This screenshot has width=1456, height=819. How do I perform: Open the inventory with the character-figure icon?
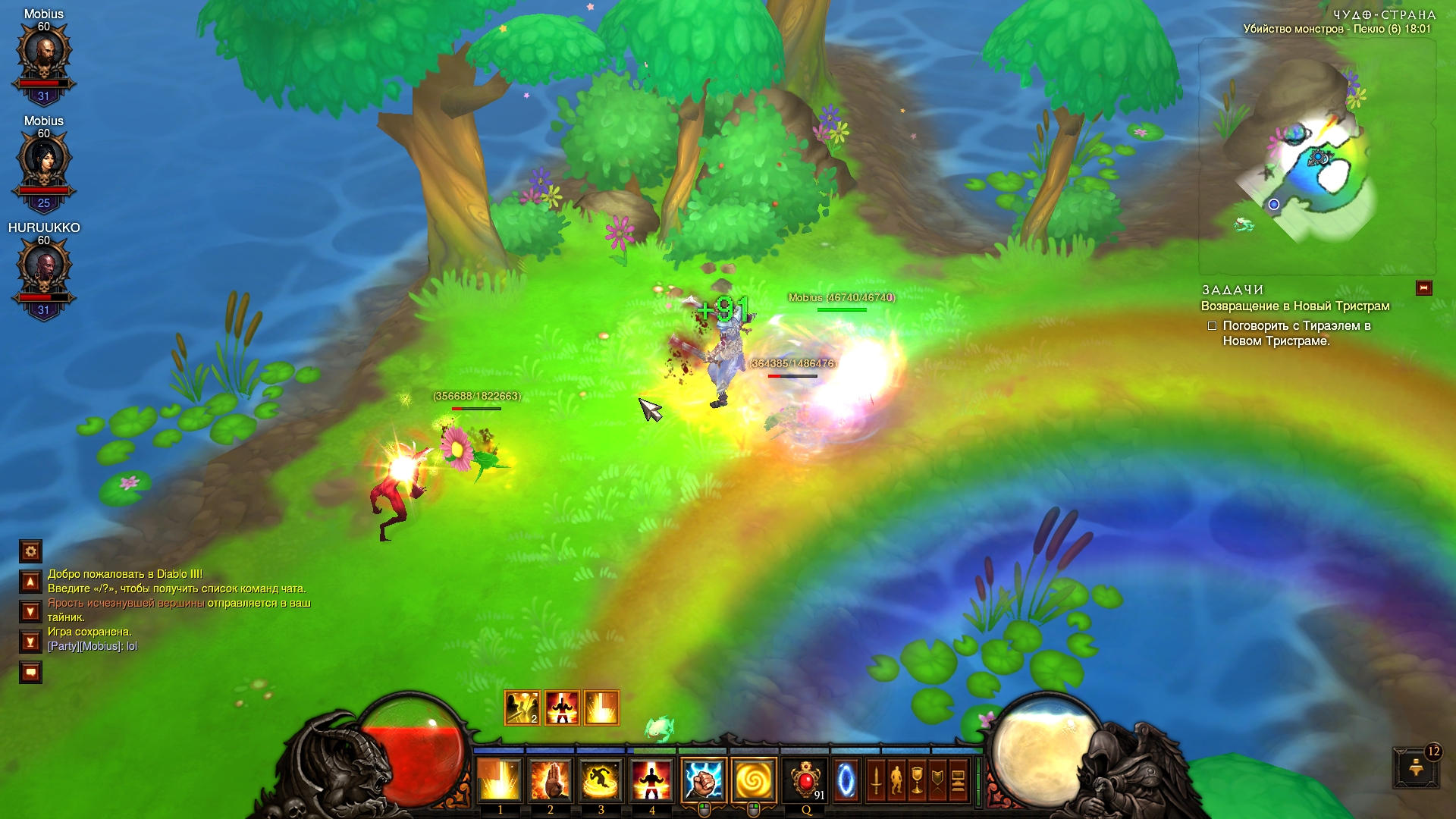click(896, 780)
